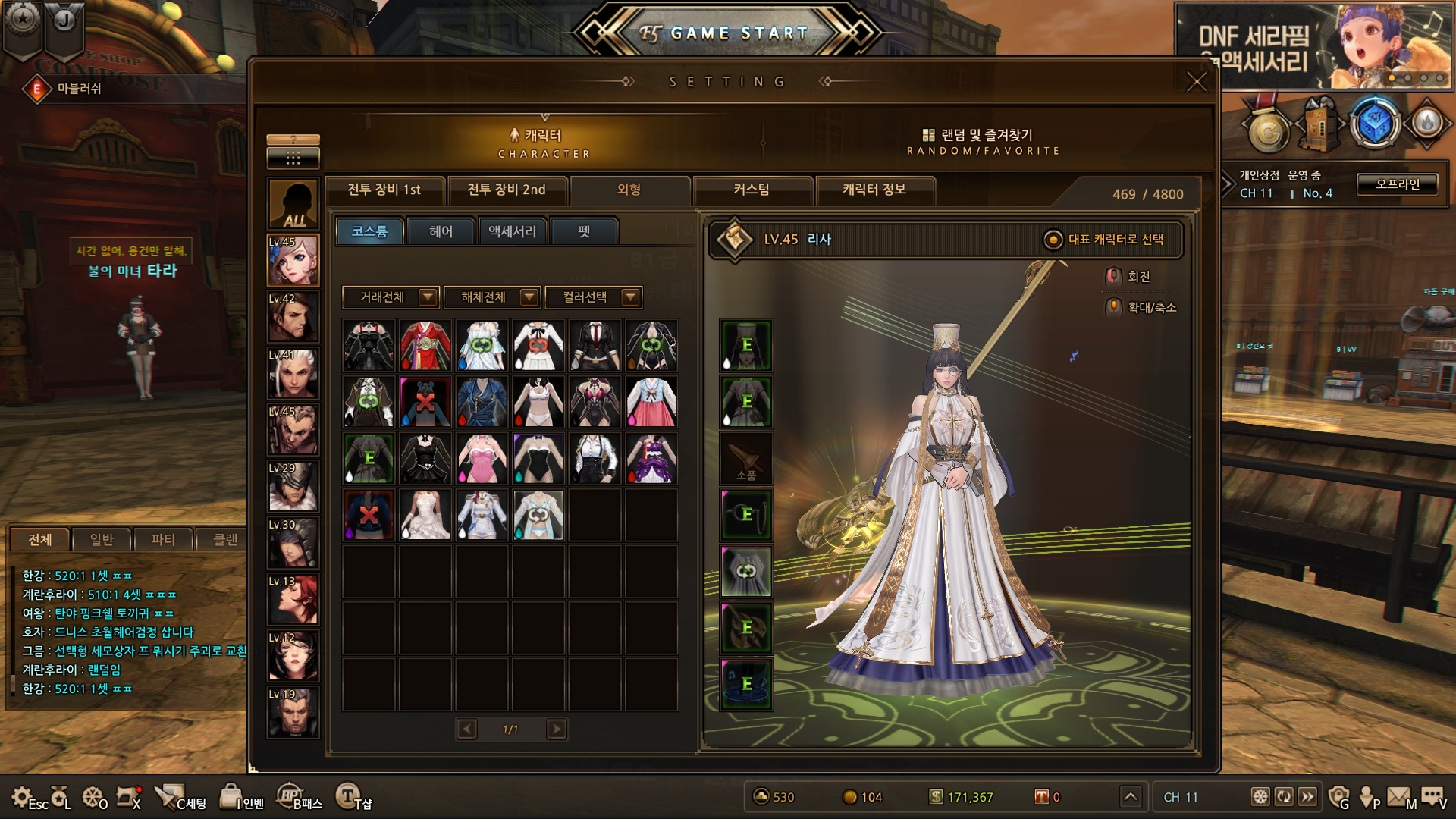The image size is (1456, 819).
Task: Open the 펫 category
Action: 584,231
